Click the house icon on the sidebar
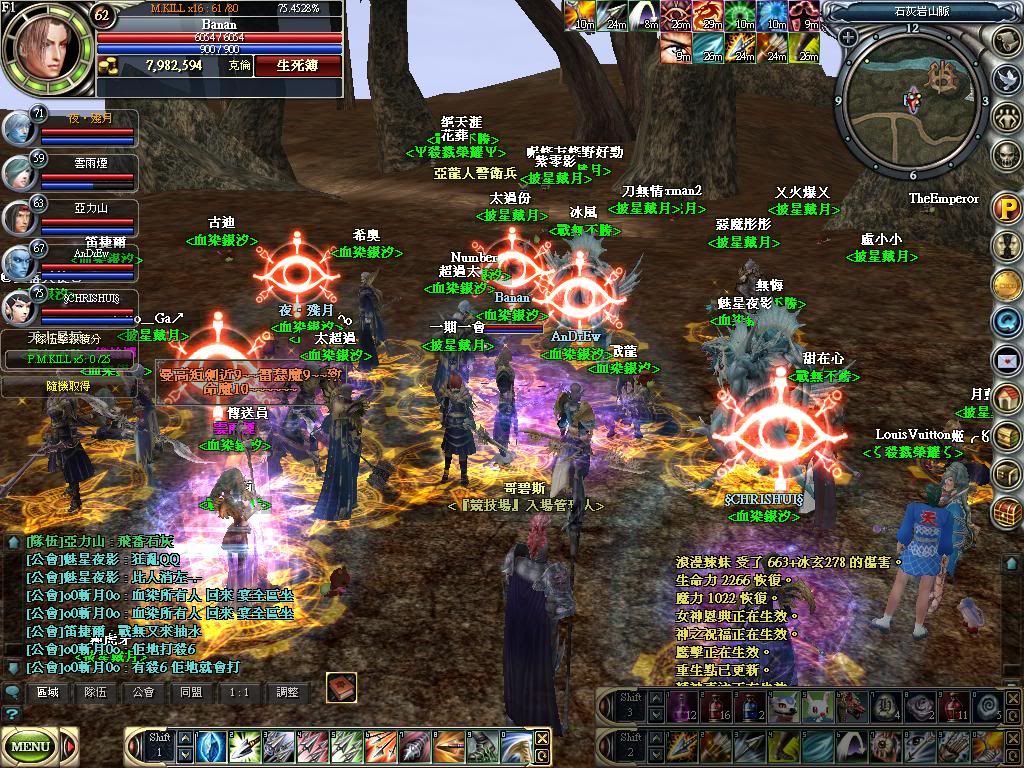The width and height of the screenshot is (1024, 768). [x=1006, y=397]
